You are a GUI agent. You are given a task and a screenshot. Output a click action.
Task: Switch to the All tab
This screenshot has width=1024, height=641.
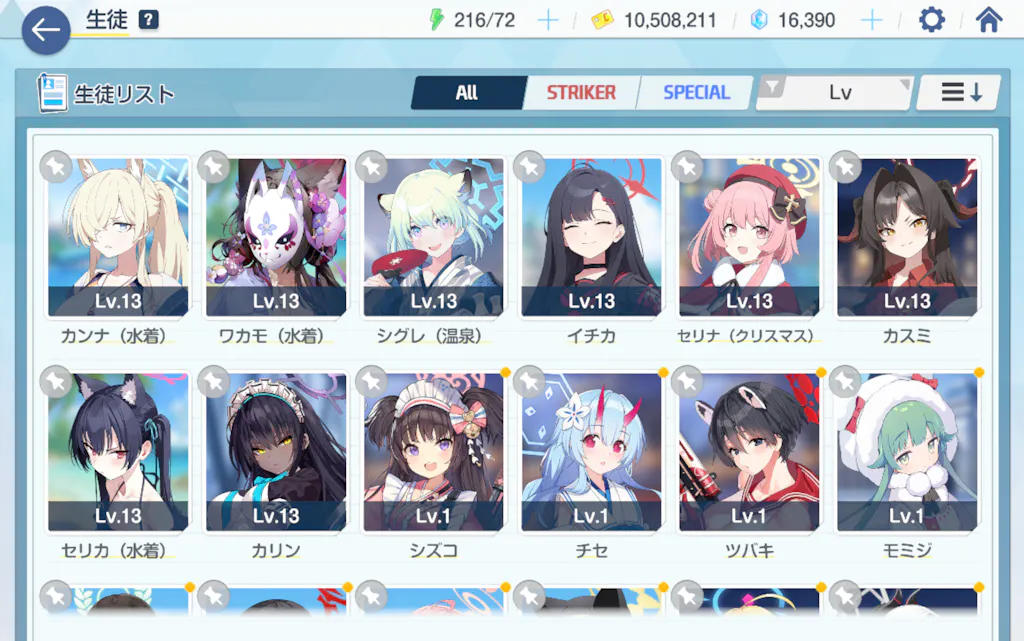[467, 93]
